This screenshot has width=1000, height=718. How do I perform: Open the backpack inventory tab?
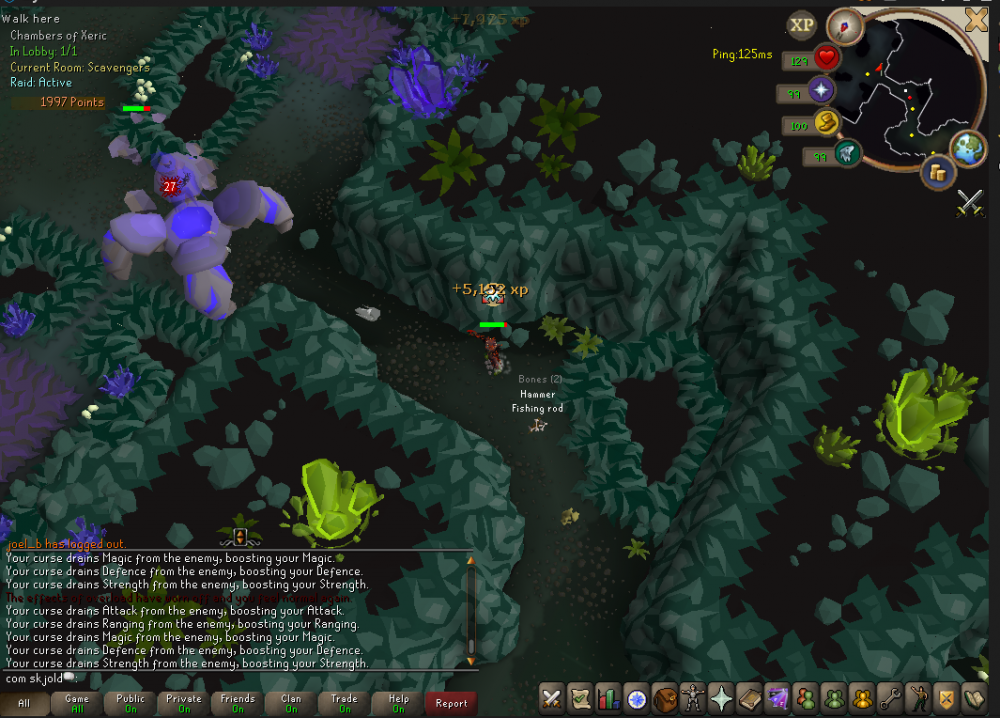click(664, 699)
